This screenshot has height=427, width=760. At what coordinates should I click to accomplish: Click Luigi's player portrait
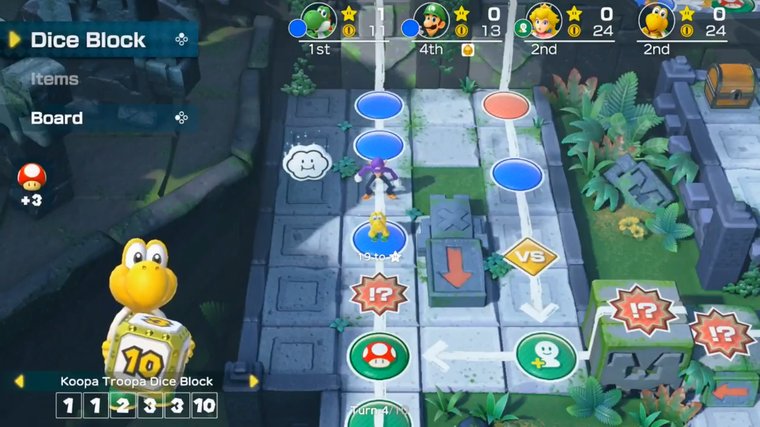coord(432,20)
